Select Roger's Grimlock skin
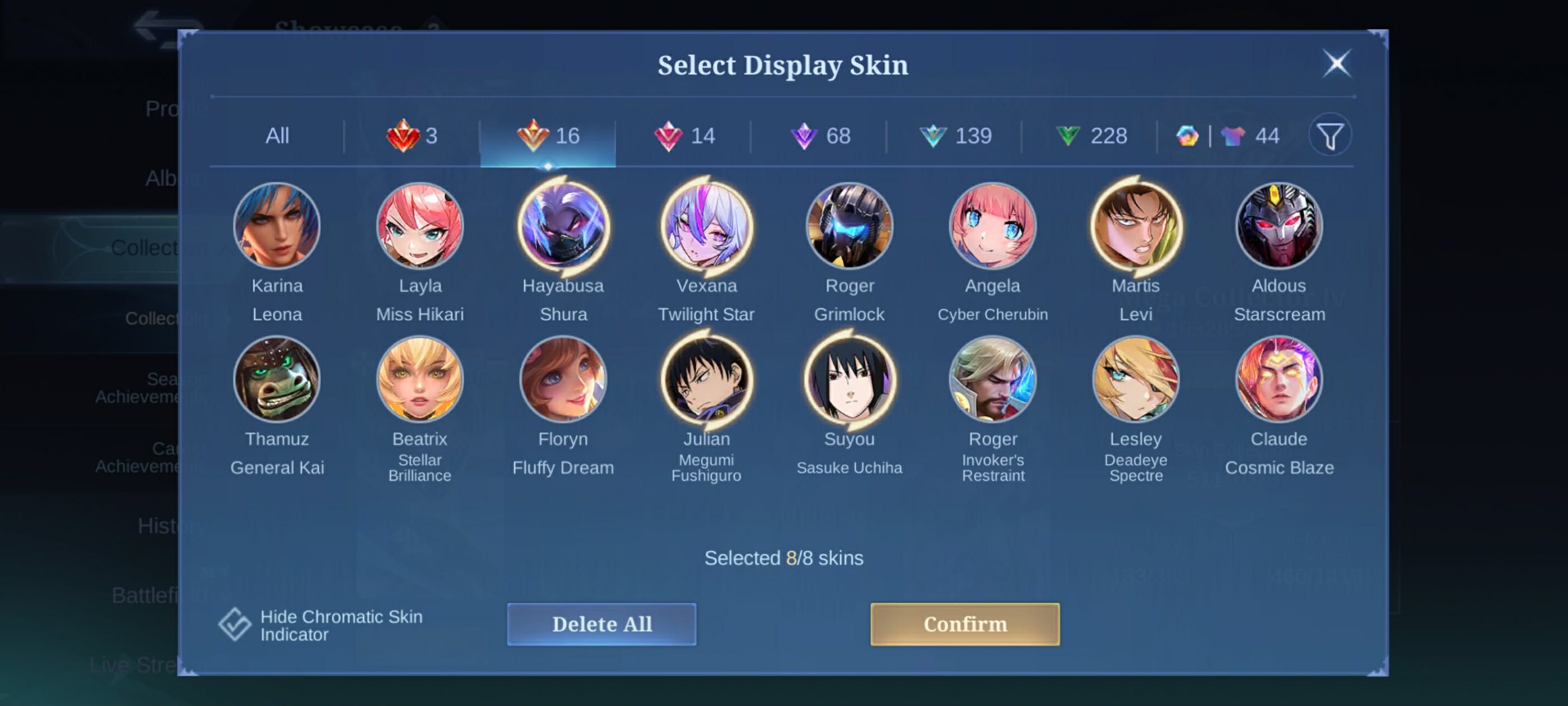This screenshot has width=1568, height=706. pyautogui.click(x=849, y=226)
